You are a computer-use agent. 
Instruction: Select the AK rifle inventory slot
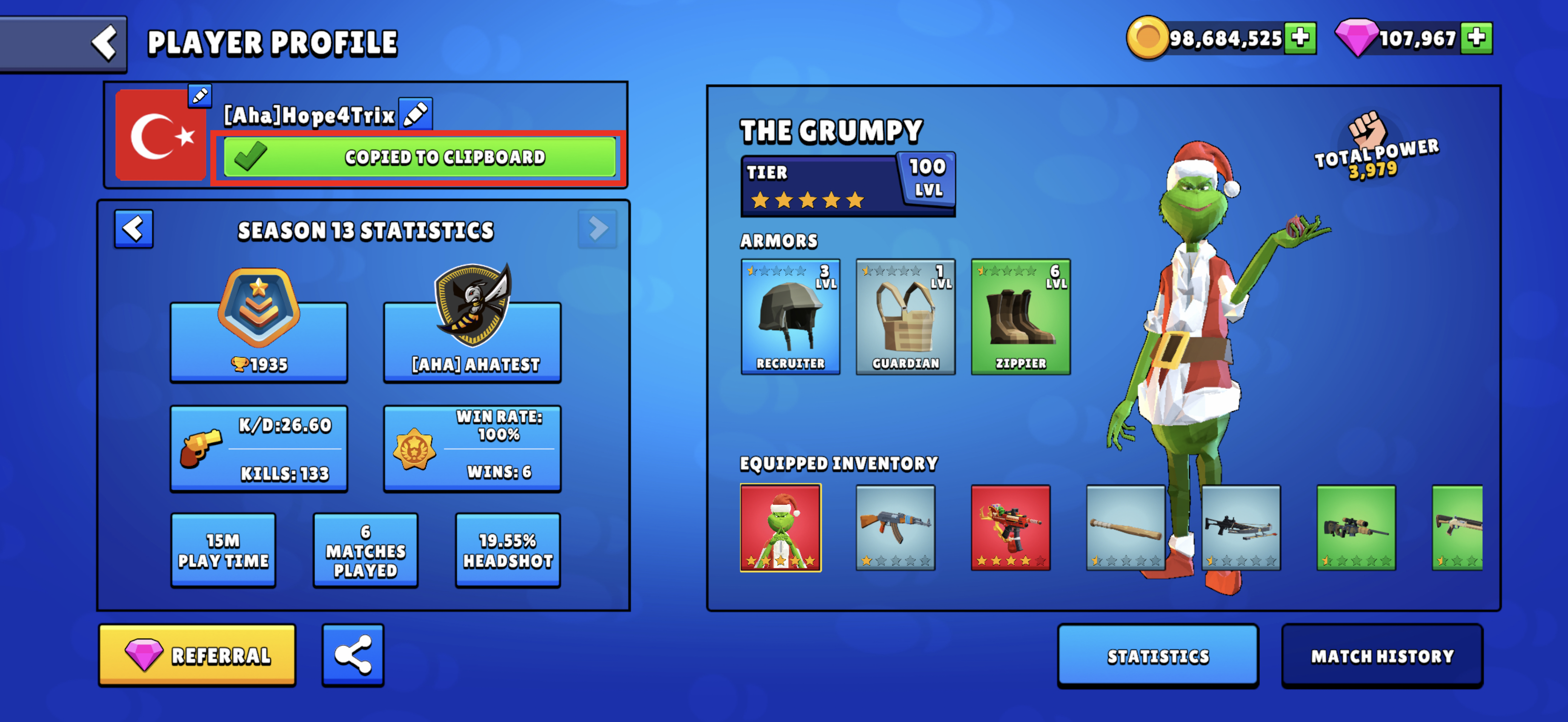896,528
